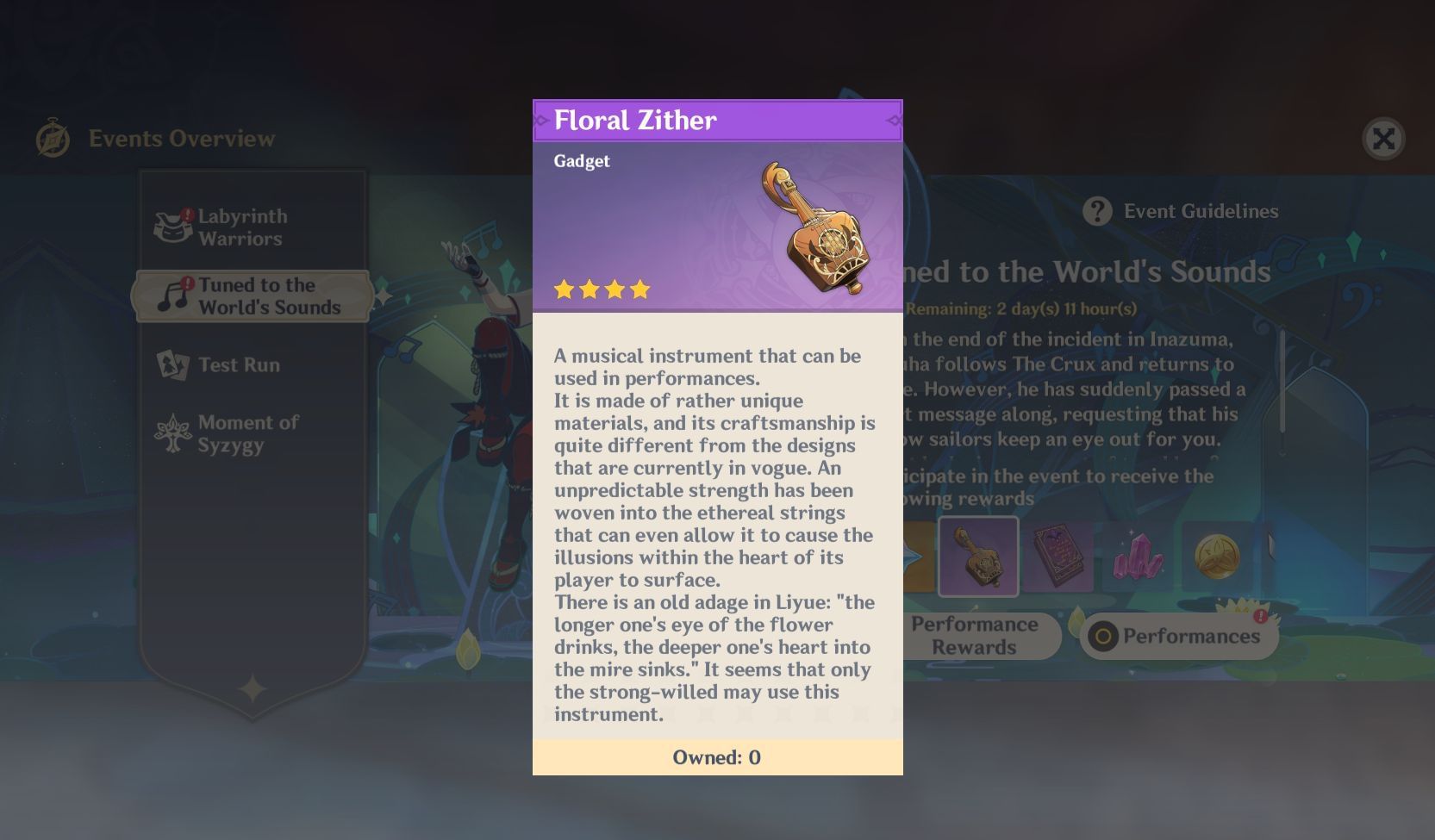Select the Floral Zither reward icon
The width and height of the screenshot is (1435, 840).
point(977,557)
